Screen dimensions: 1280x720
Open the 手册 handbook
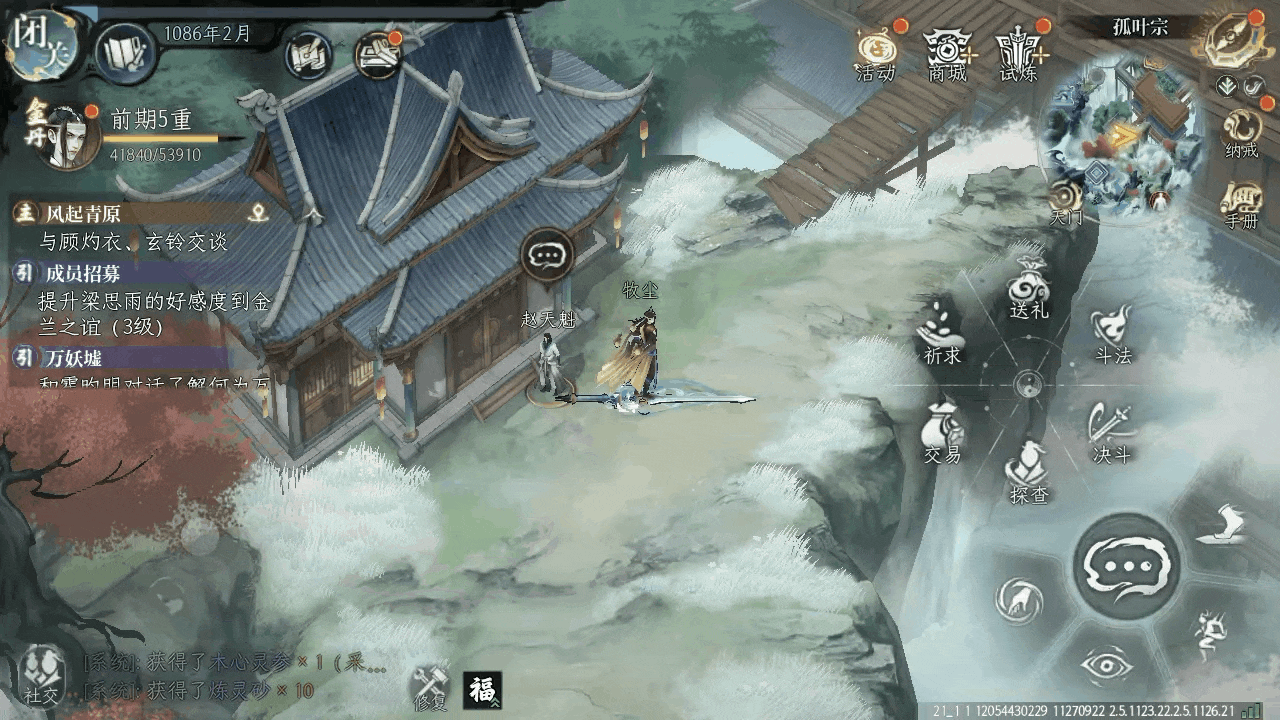1241,204
